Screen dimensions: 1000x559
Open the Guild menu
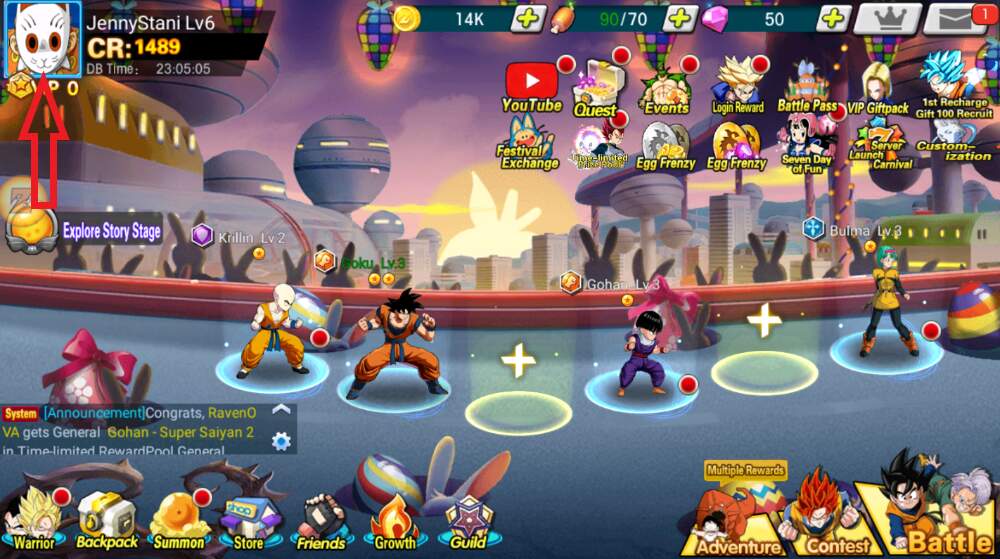(x=467, y=521)
